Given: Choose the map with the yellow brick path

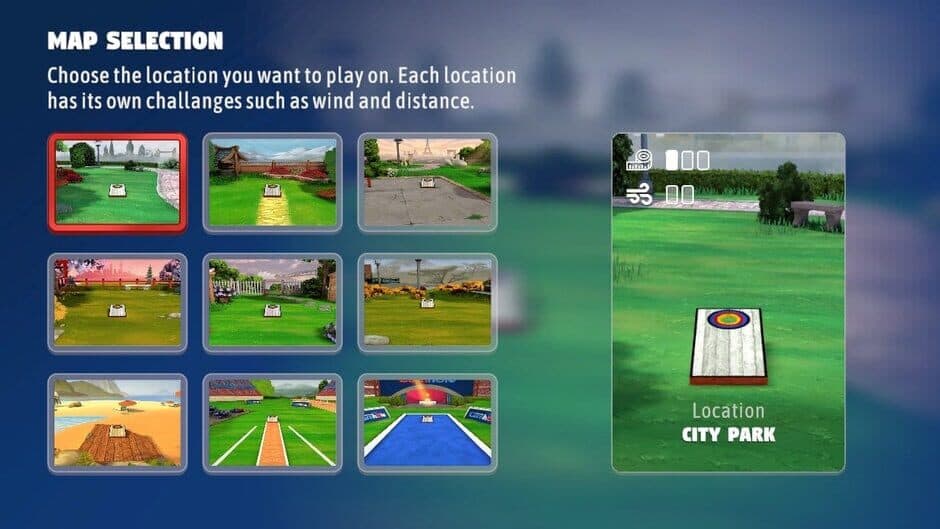Looking at the screenshot, I should click(272, 182).
